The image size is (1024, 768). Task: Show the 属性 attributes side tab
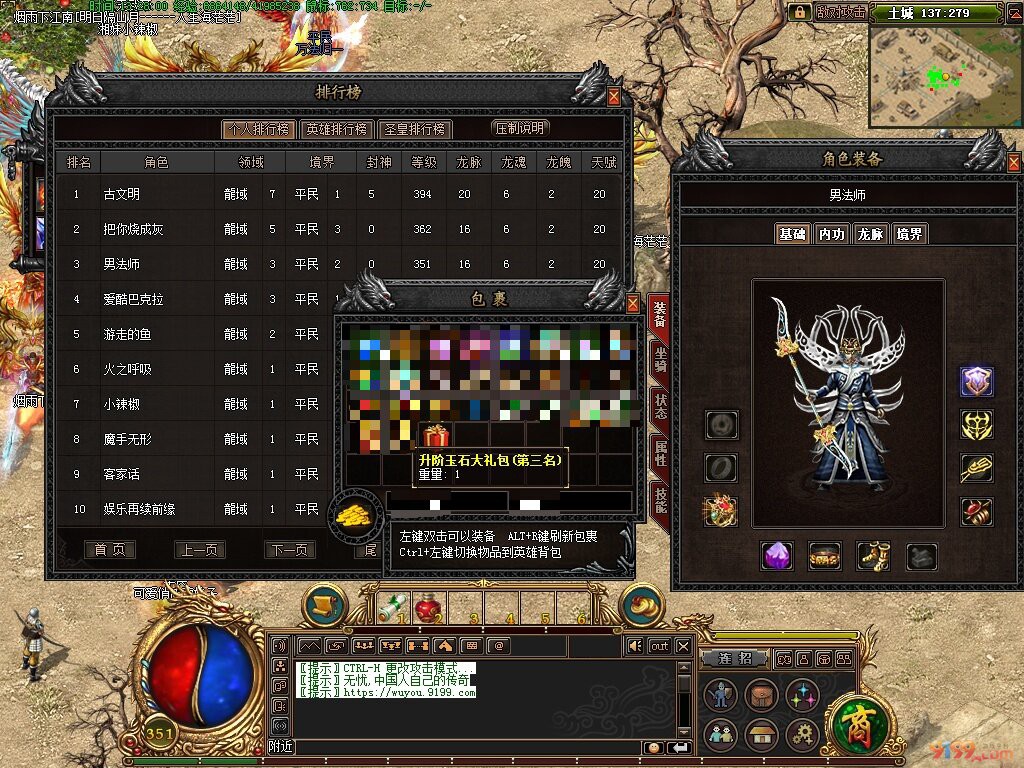click(x=660, y=451)
